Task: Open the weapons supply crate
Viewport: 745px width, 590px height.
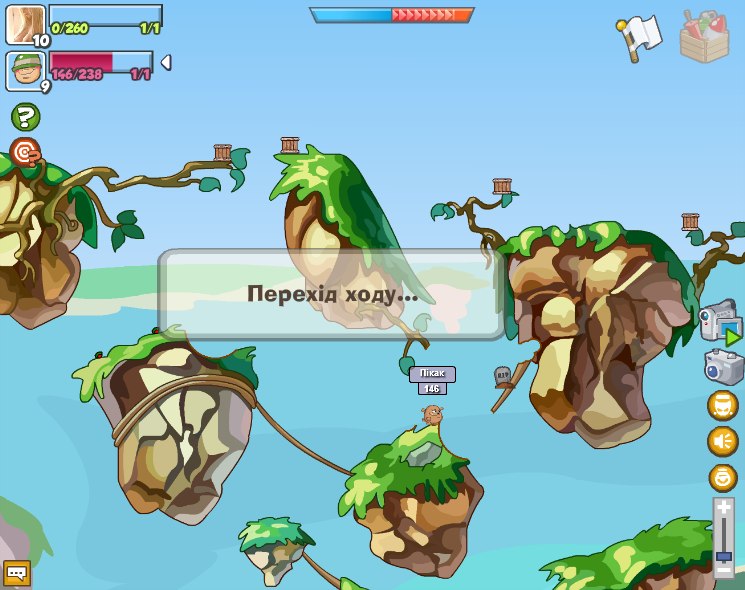Action: click(704, 37)
